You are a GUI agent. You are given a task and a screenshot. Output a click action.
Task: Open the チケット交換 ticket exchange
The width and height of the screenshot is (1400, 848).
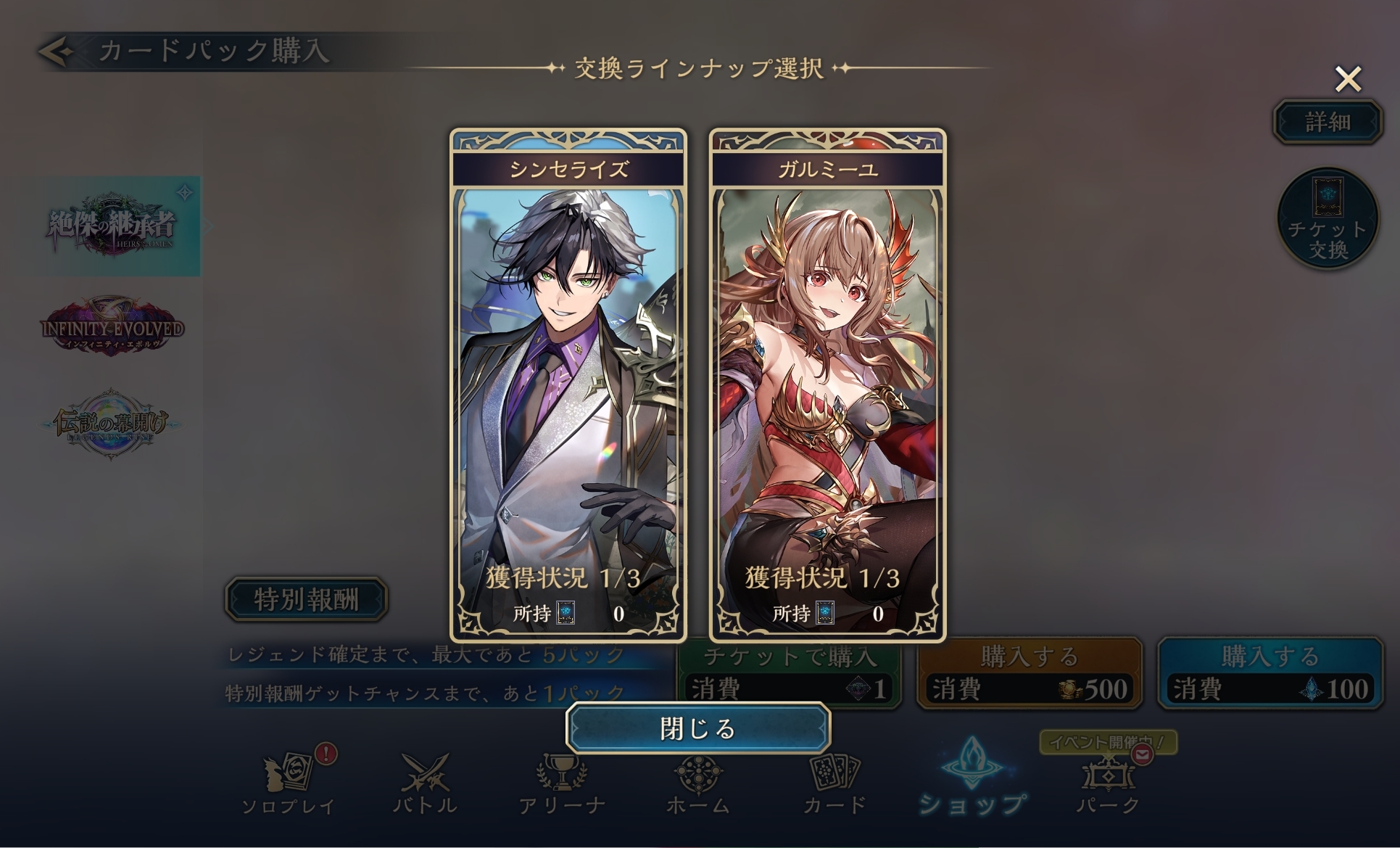[1327, 219]
